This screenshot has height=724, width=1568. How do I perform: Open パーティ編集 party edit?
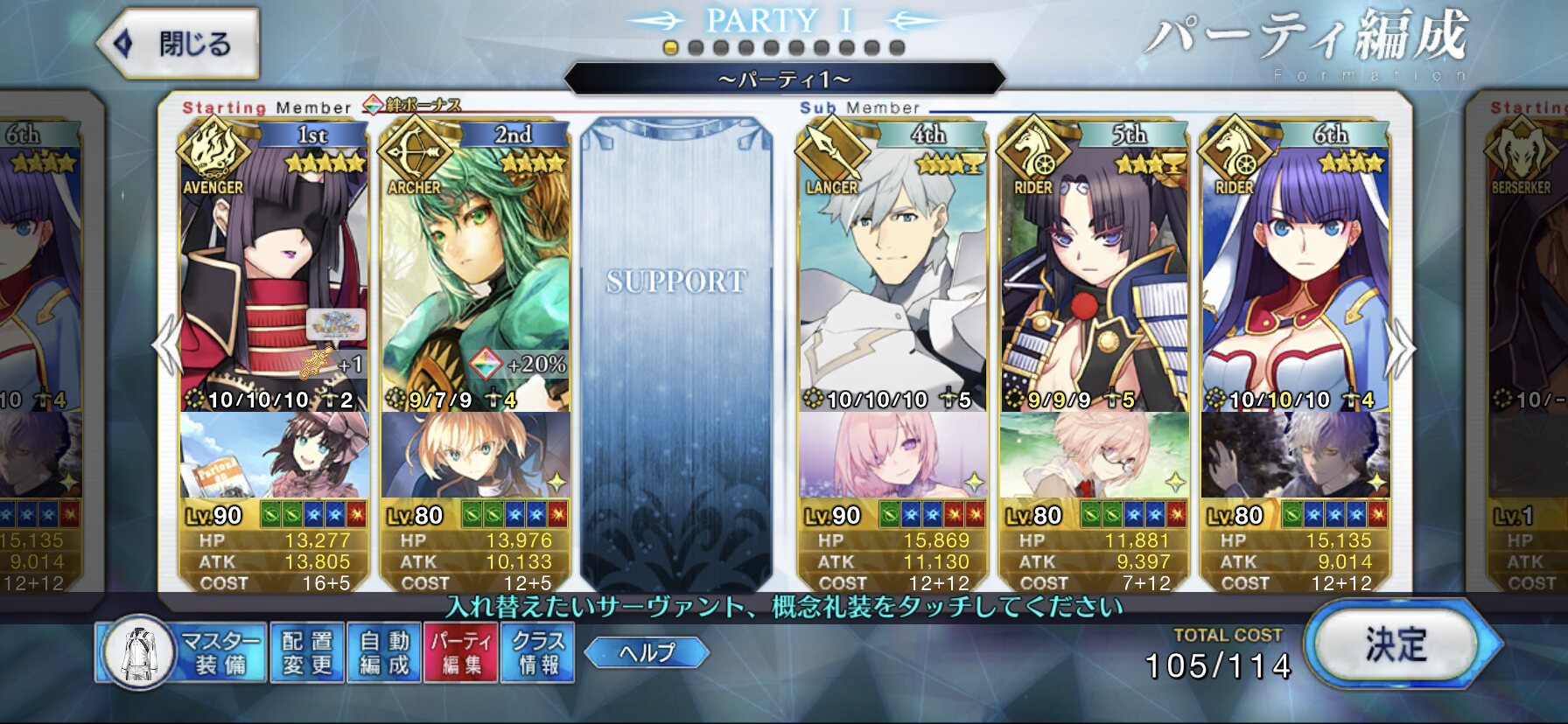(x=461, y=652)
